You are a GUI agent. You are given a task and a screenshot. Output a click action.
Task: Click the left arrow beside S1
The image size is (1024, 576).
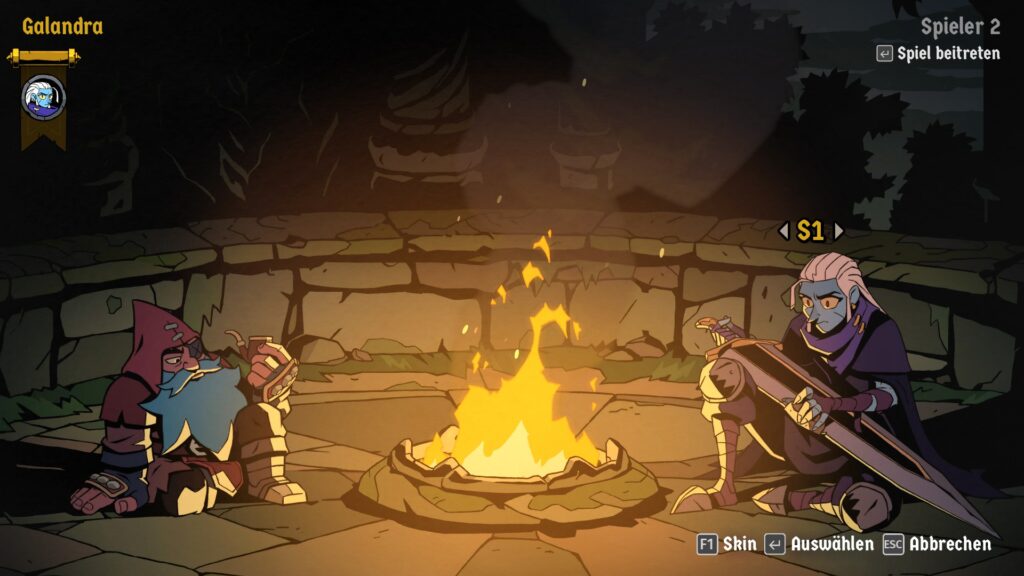point(784,231)
